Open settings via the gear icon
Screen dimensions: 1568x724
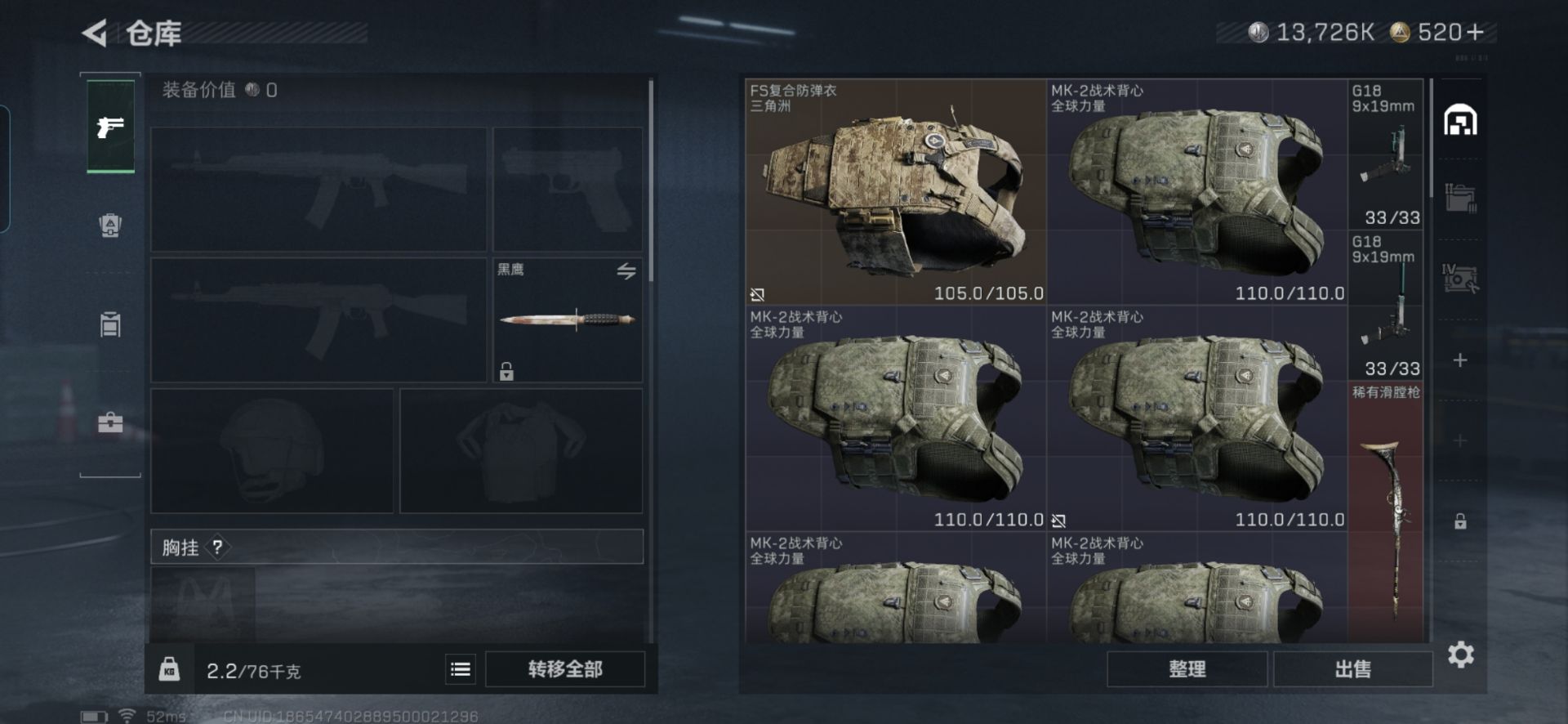point(1460,655)
